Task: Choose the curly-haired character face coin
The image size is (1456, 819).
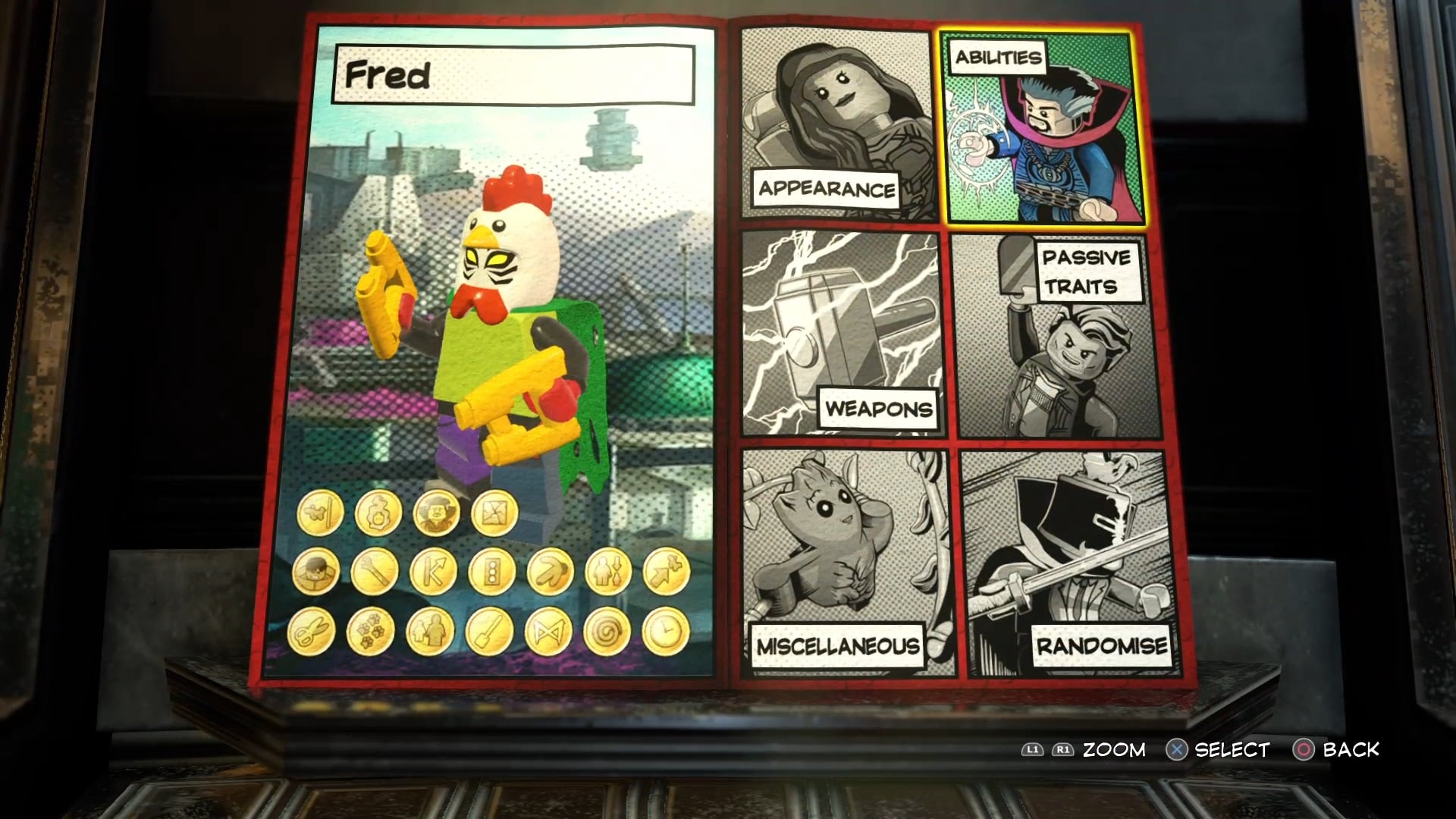Action: tap(436, 513)
